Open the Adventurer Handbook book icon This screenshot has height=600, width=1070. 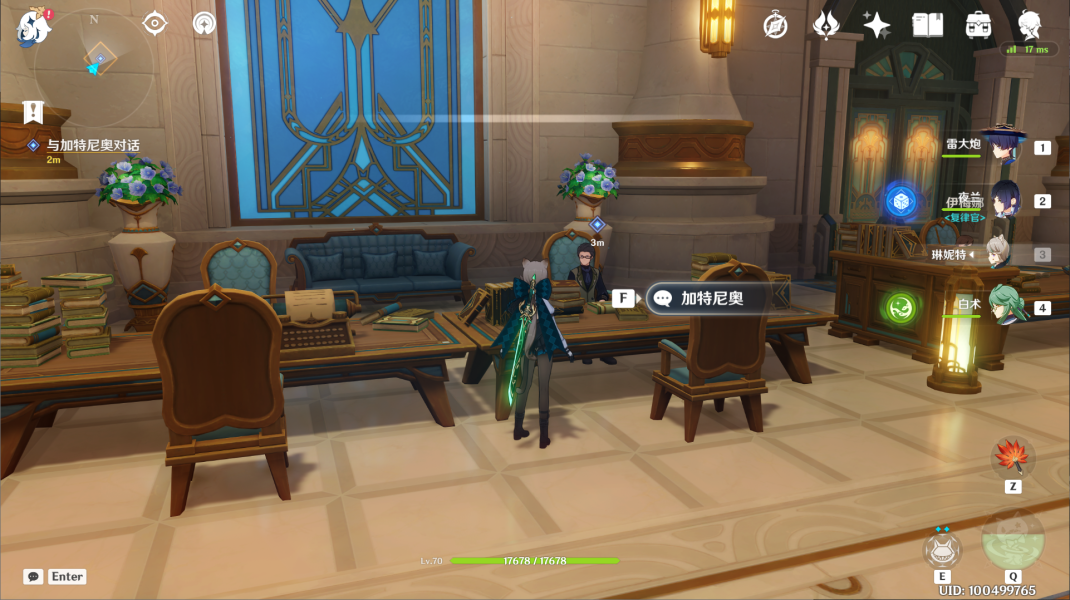click(x=928, y=26)
